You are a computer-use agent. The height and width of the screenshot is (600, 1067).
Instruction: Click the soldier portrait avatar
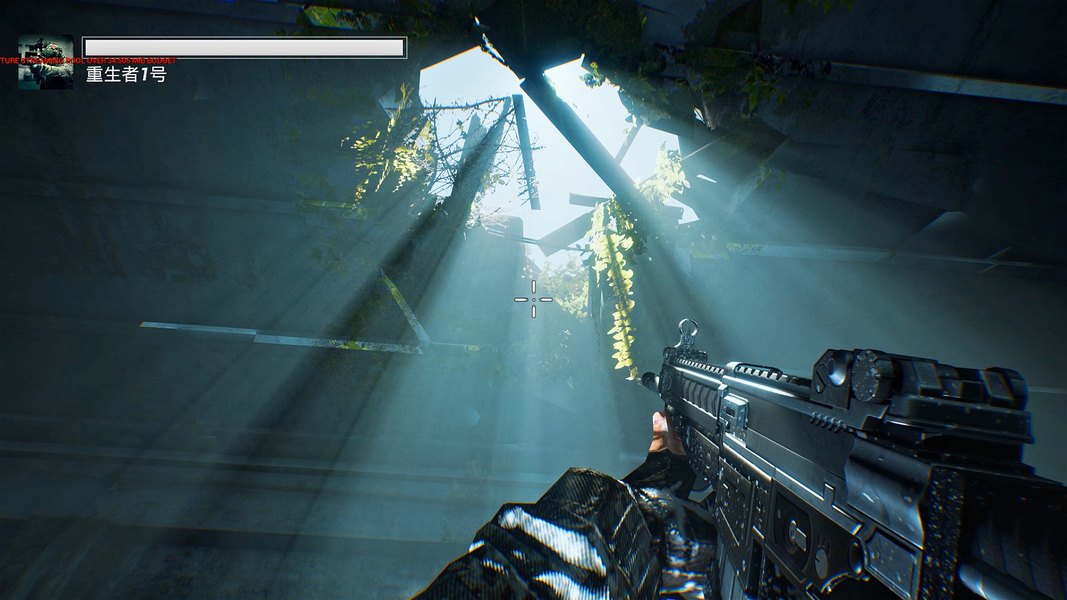click(x=46, y=63)
